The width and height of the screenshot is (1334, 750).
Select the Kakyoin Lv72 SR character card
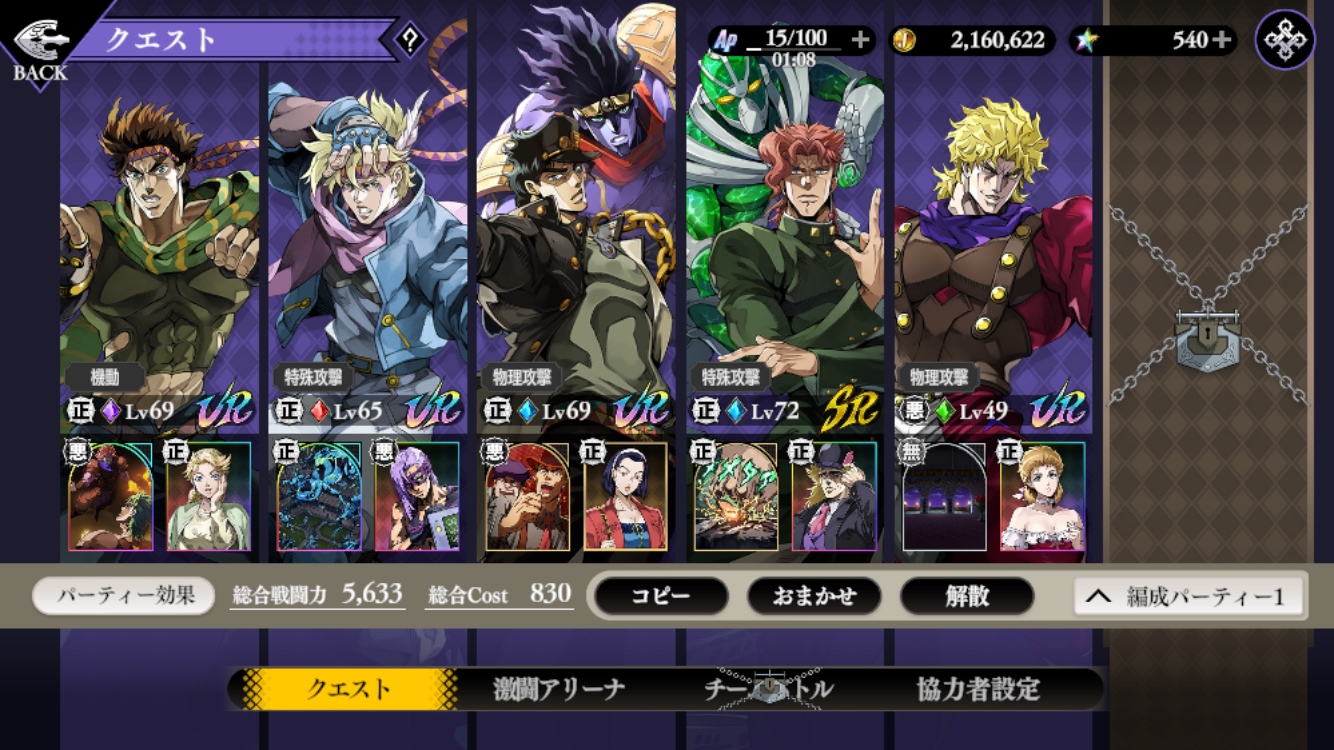[785, 250]
